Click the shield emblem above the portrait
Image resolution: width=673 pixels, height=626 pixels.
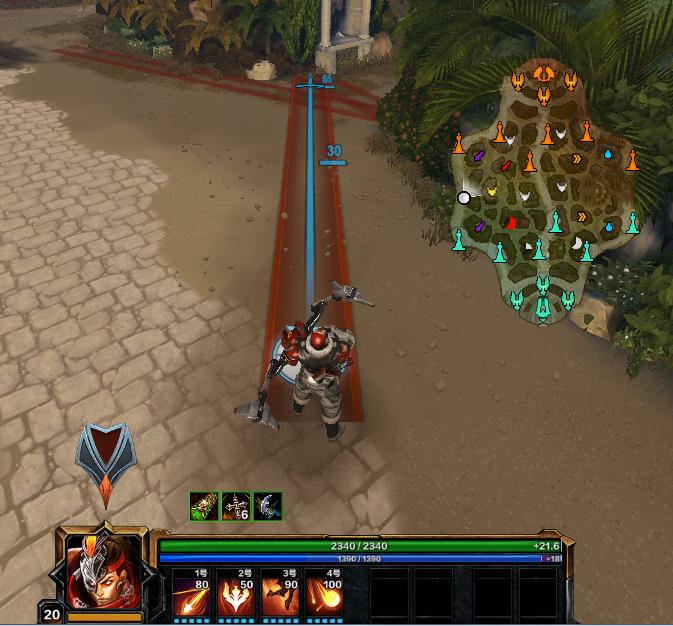coord(106,456)
